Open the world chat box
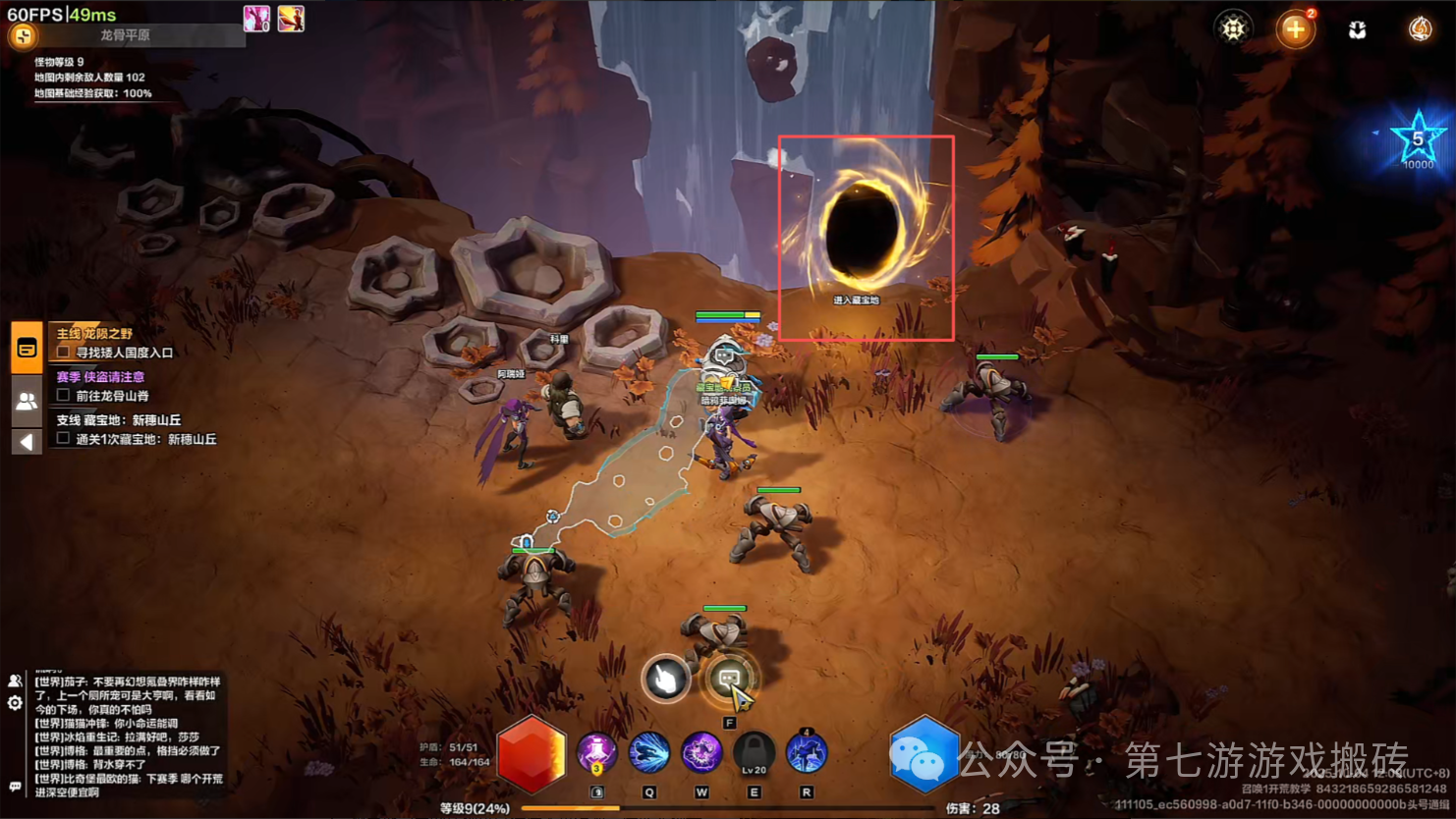 [x=128, y=737]
